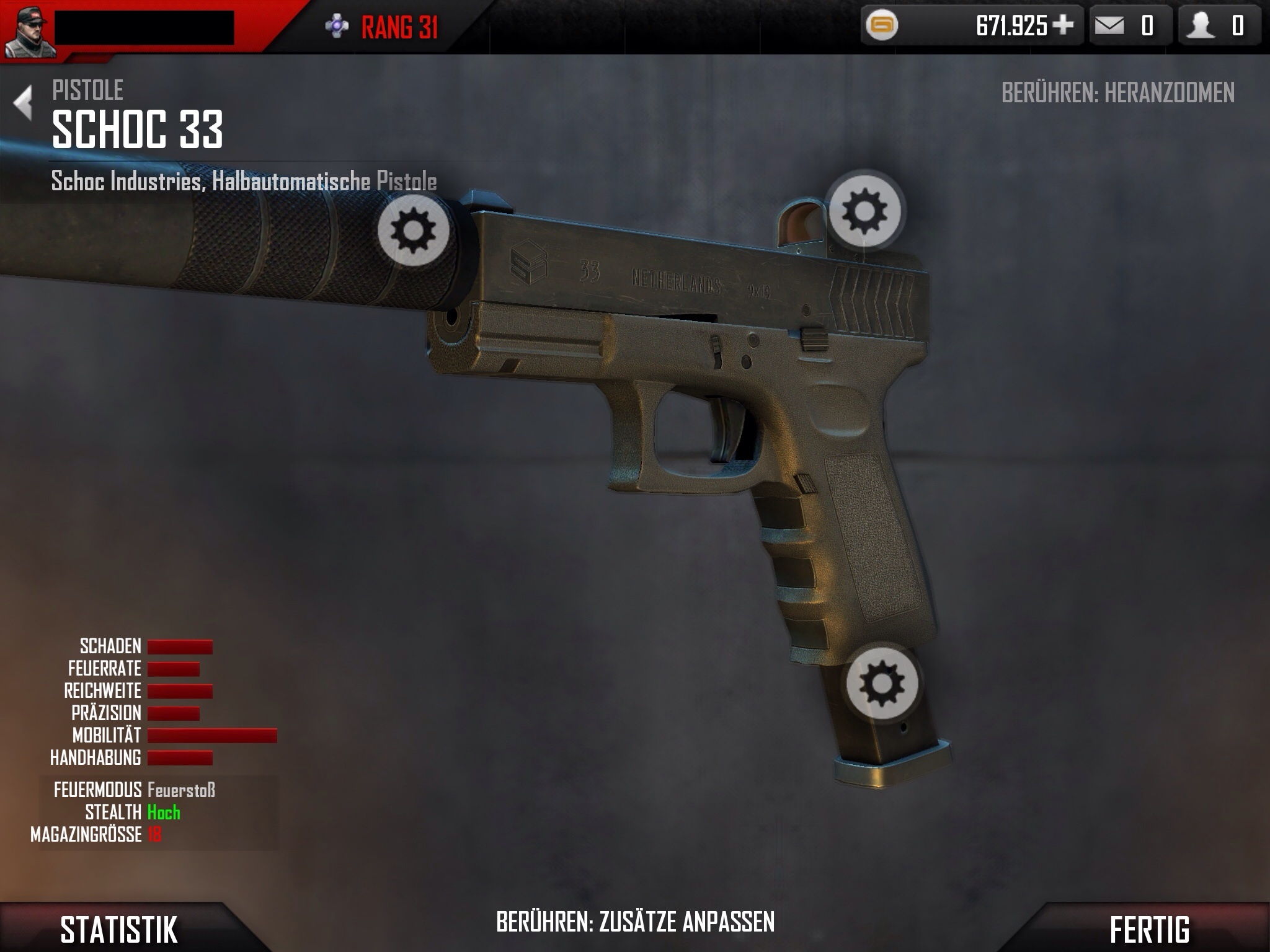Go back using the left arrow
Viewport: 1270px width, 952px height.
24,103
